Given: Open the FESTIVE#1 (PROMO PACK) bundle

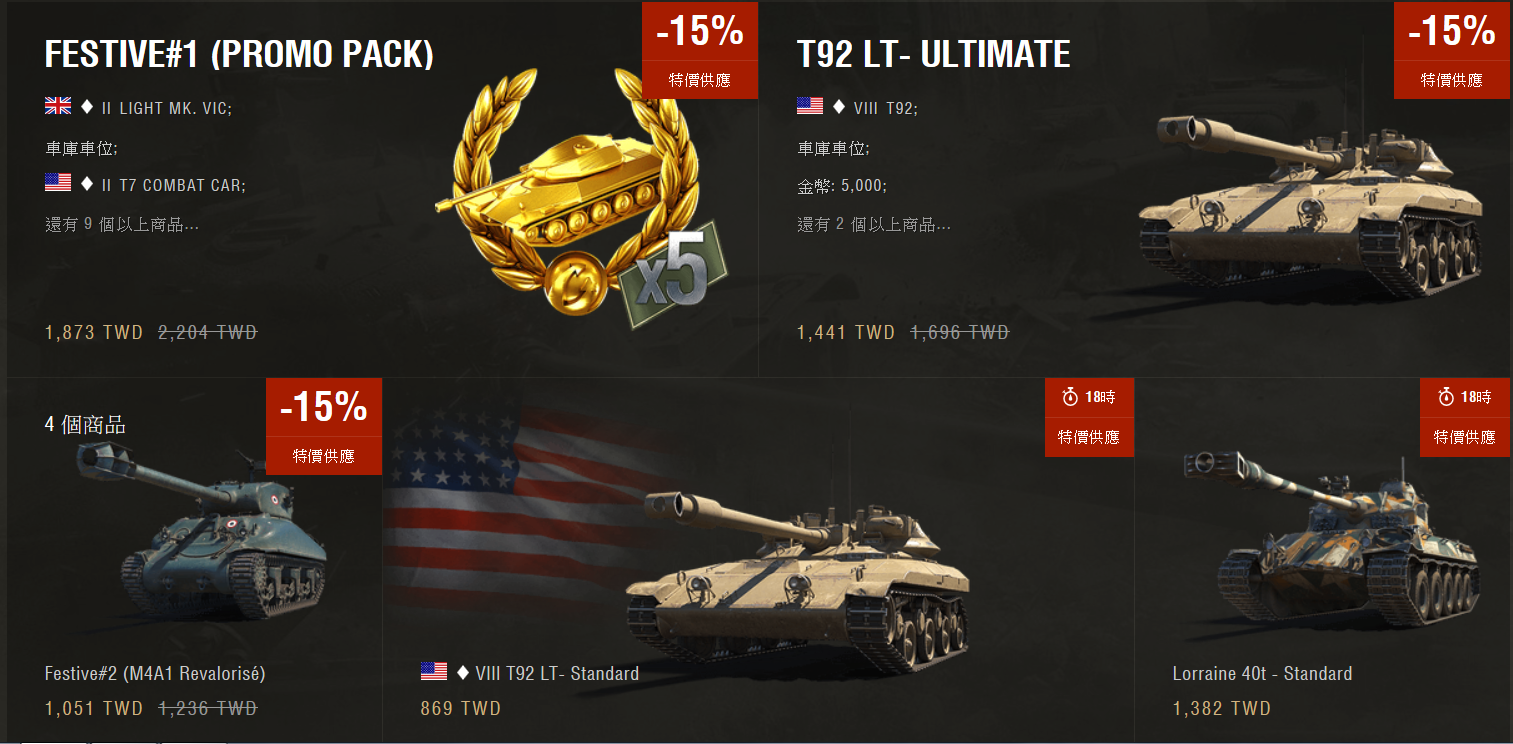Looking at the screenshot, I should (x=239, y=55).
